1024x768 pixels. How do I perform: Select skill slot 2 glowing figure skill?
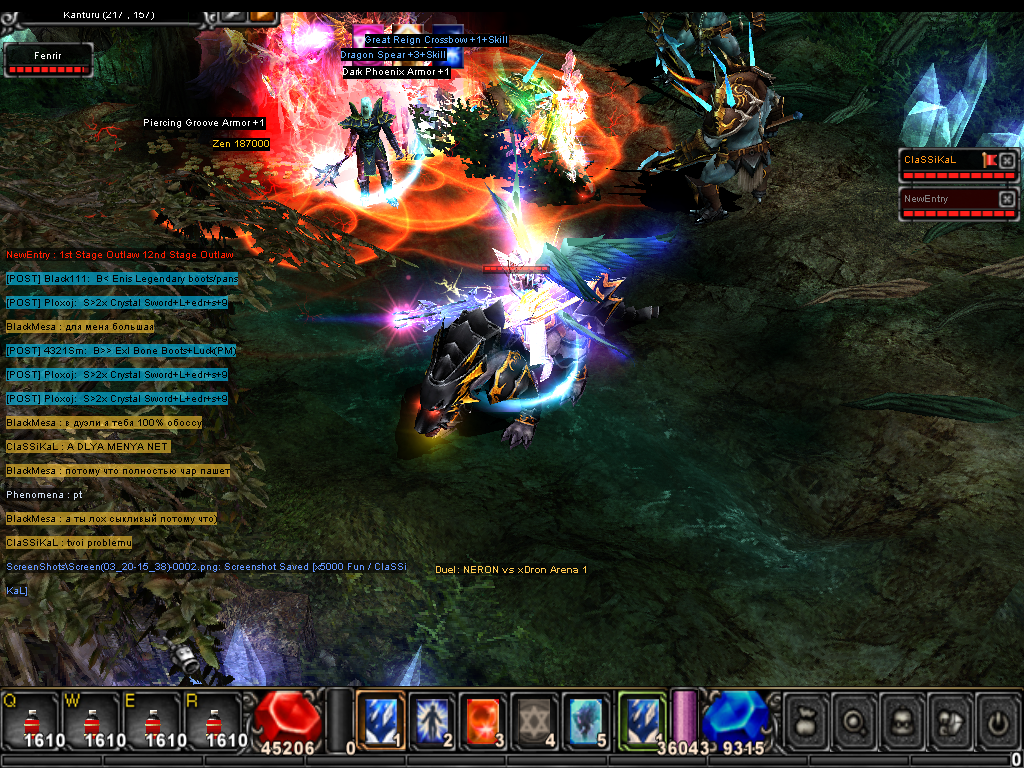(432, 720)
